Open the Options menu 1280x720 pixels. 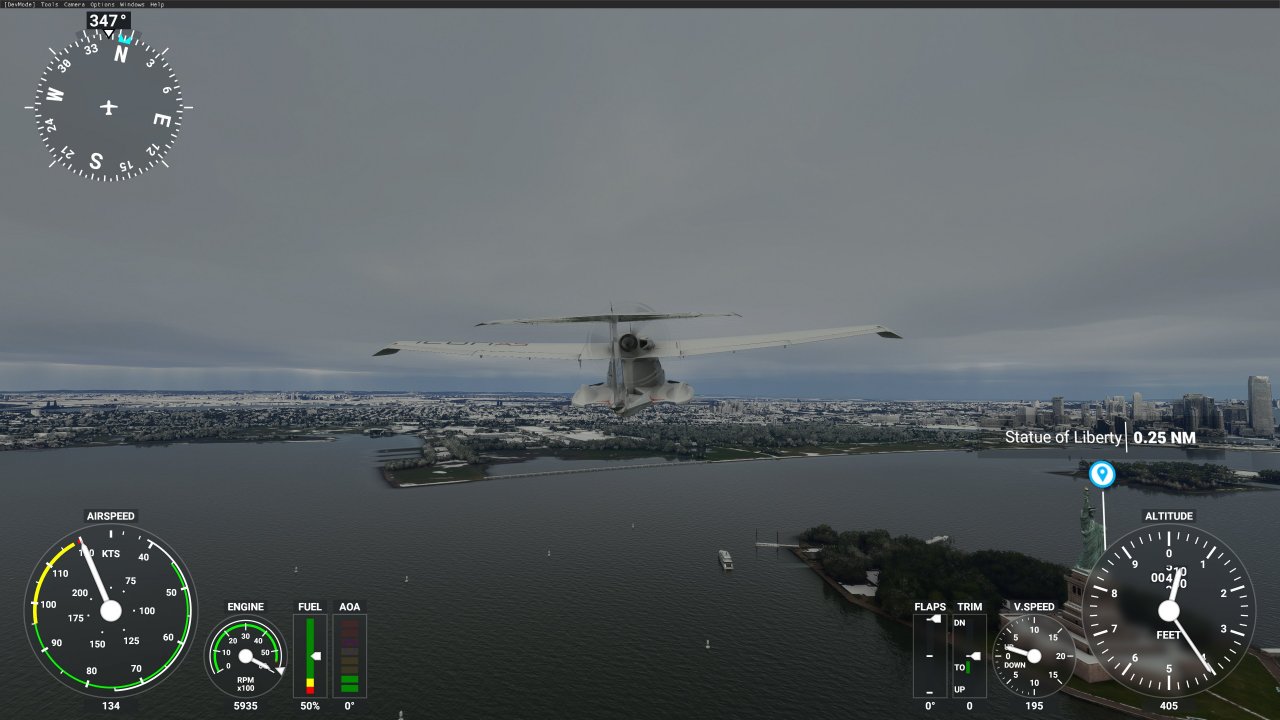click(x=102, y=4)
